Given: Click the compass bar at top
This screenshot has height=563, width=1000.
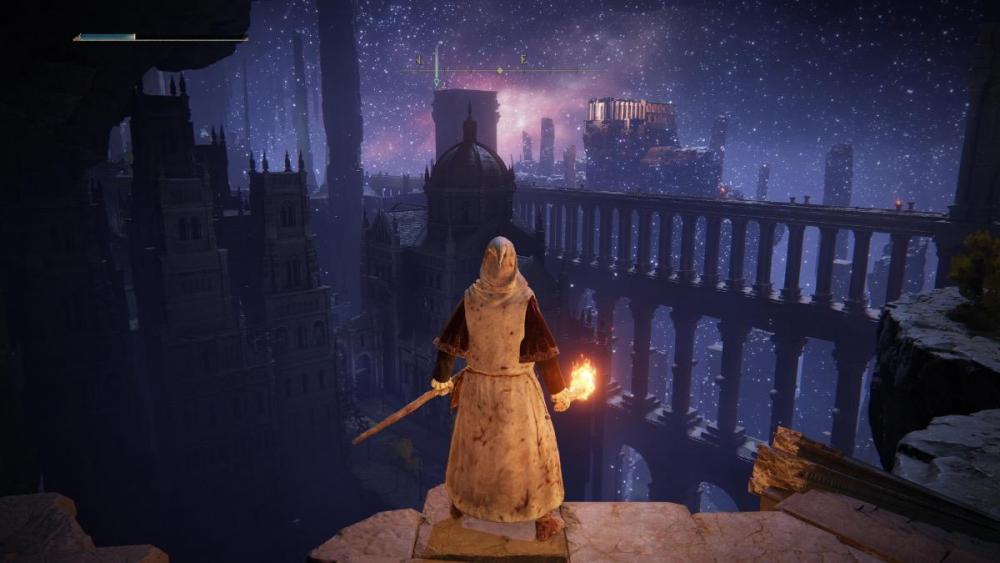Looking at the screenshot, I should tap(500, 70).
